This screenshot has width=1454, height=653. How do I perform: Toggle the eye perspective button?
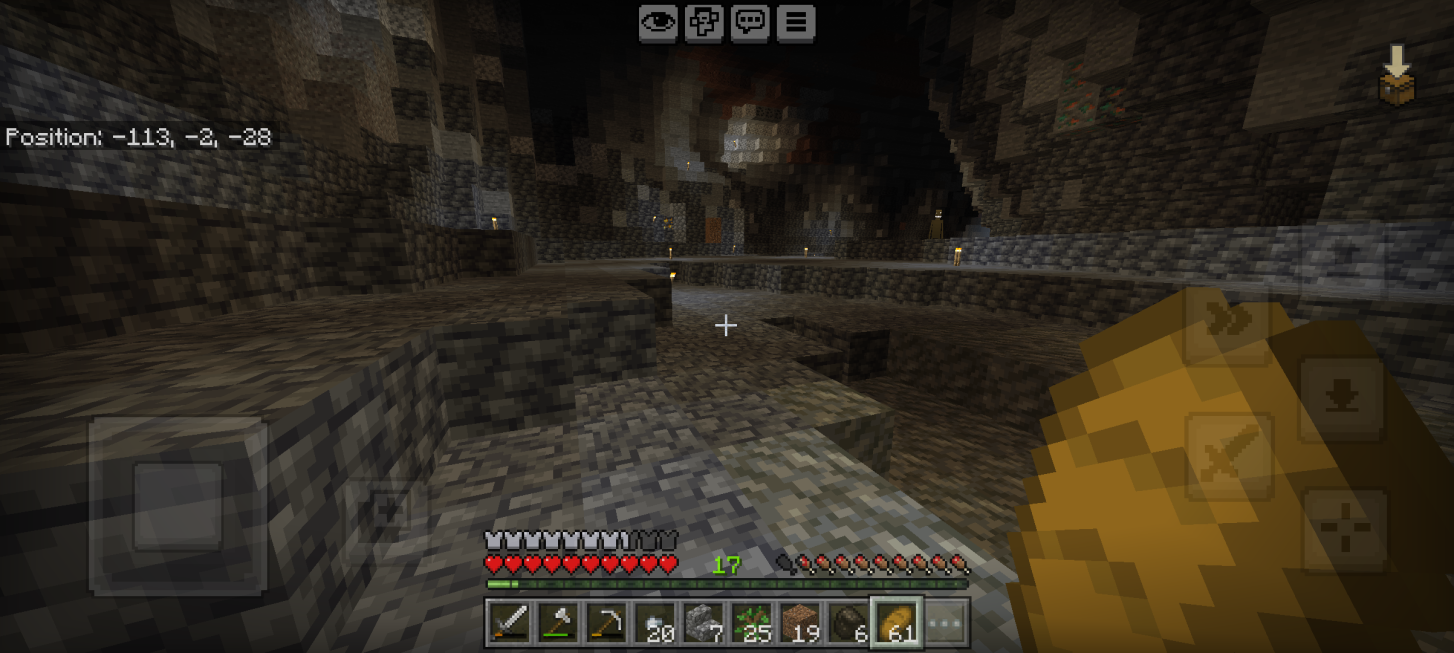click(x=657, y=23)
